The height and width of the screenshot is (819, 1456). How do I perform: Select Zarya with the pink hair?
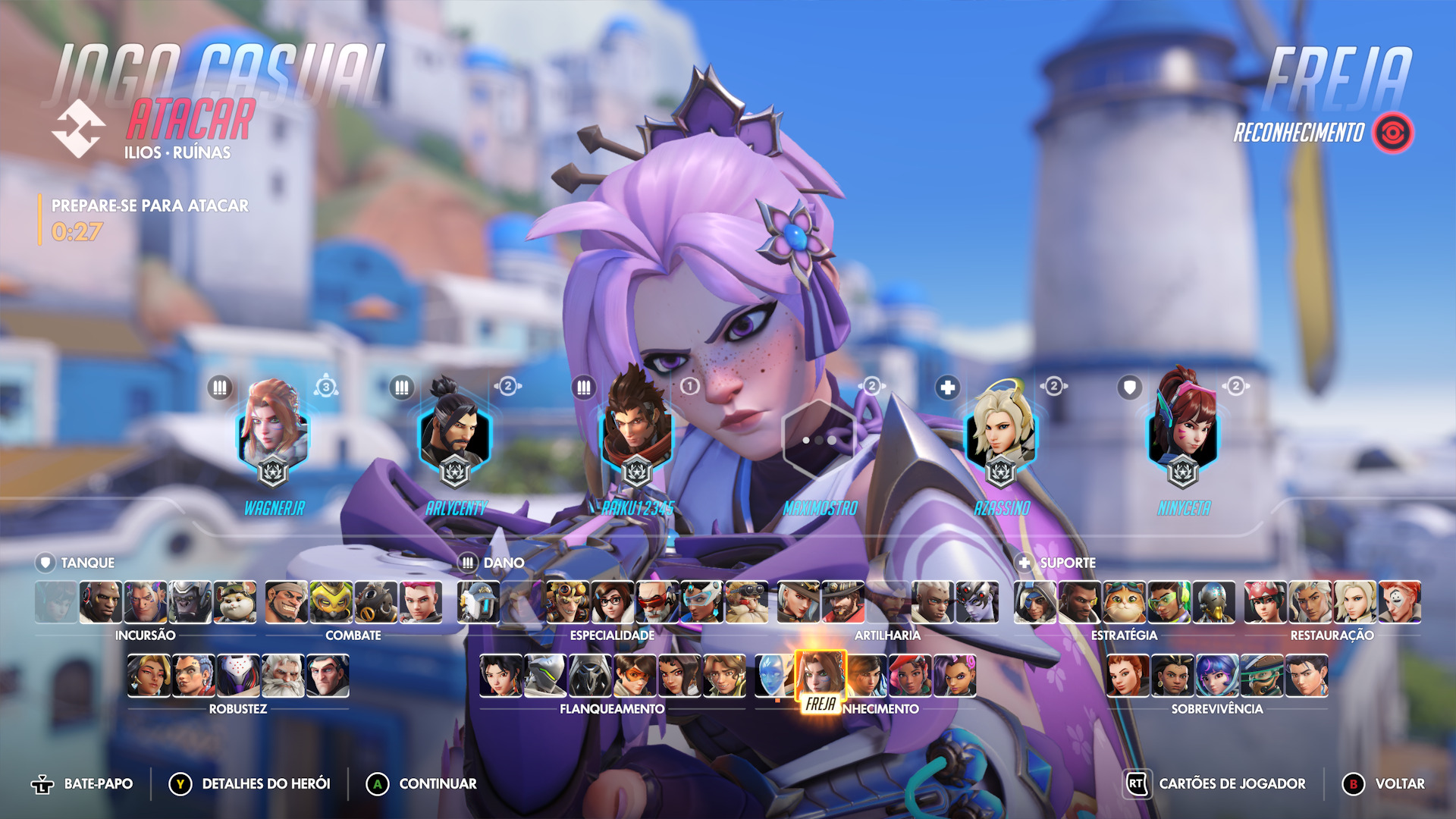(x=421, y=603)
